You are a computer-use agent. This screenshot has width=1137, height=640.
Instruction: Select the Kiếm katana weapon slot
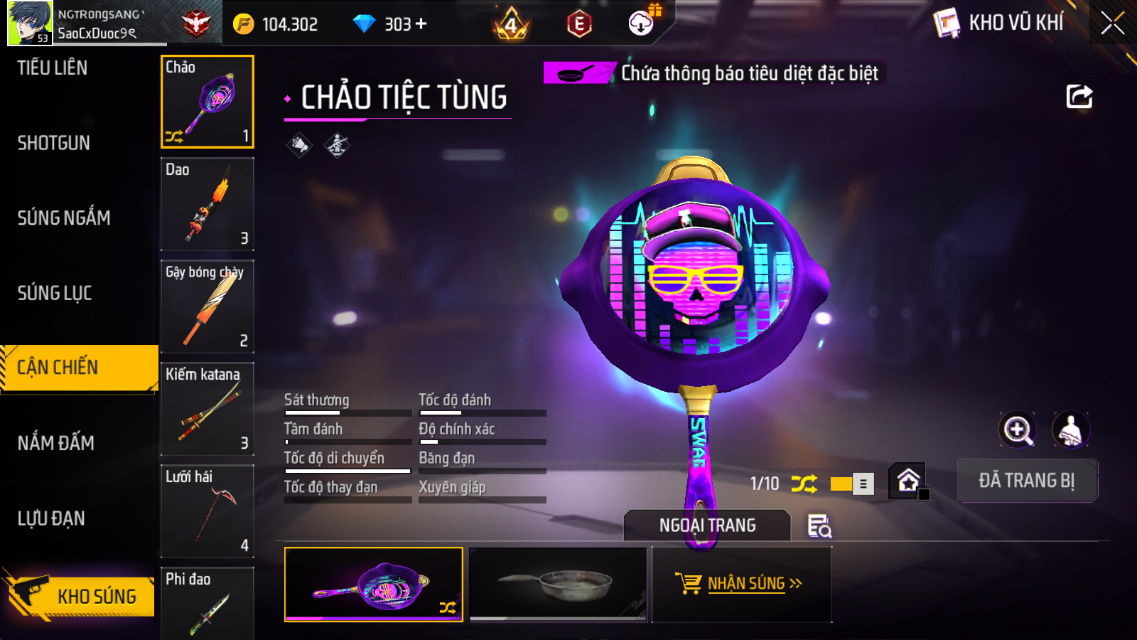[x=207, y=408]
